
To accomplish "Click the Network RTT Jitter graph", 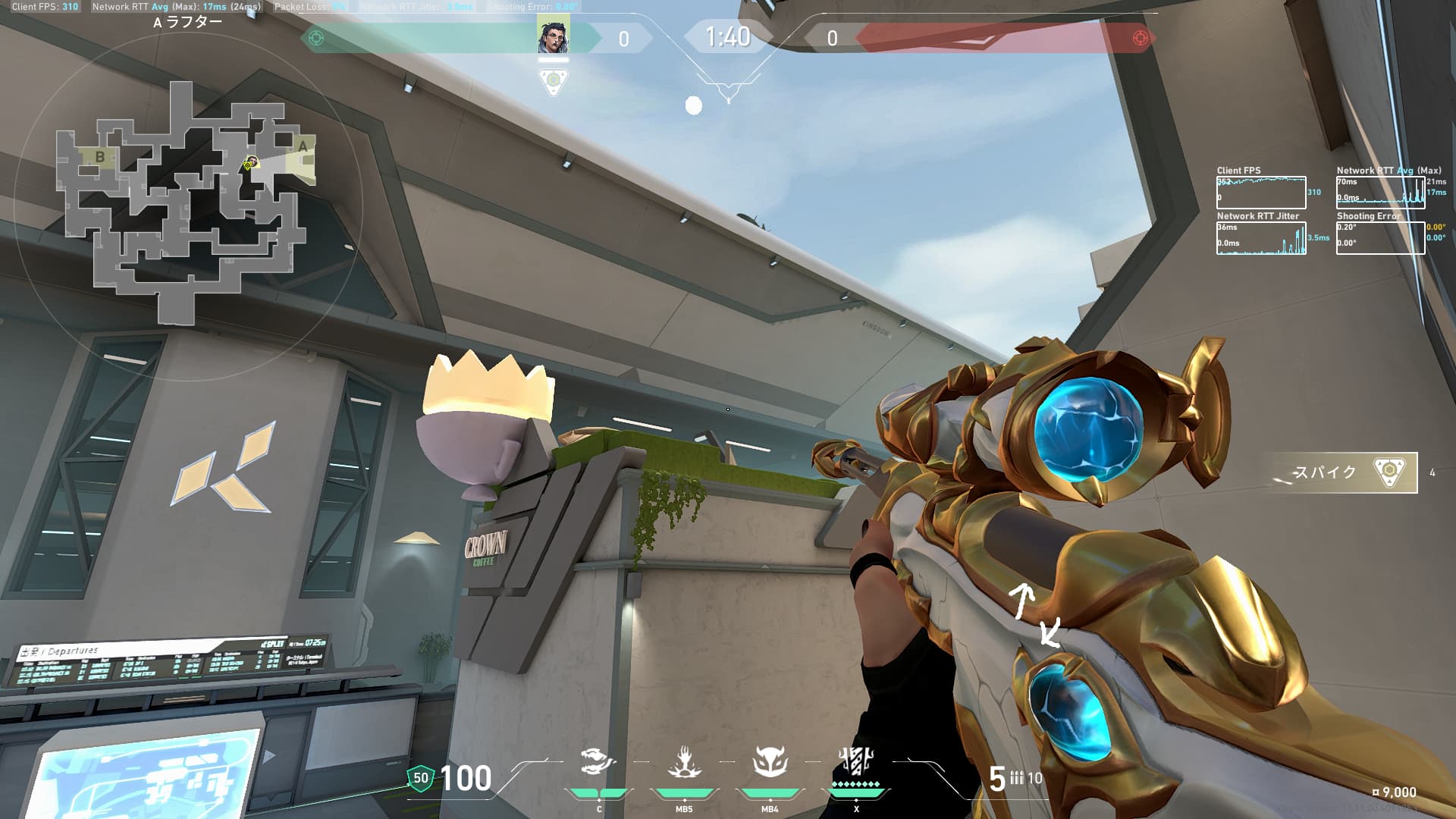I will coord(1260,238).
